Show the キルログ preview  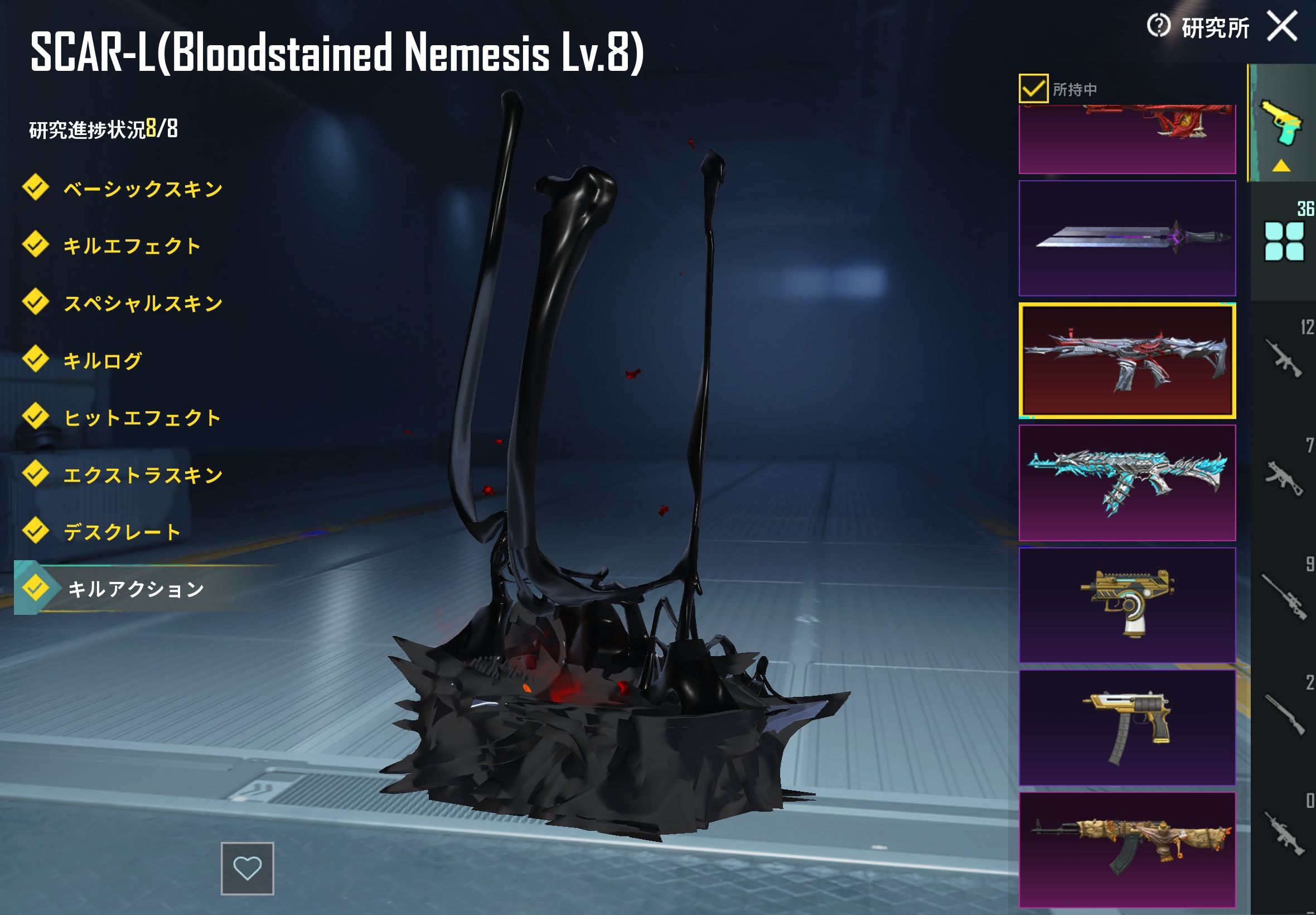tap(102, 360)
